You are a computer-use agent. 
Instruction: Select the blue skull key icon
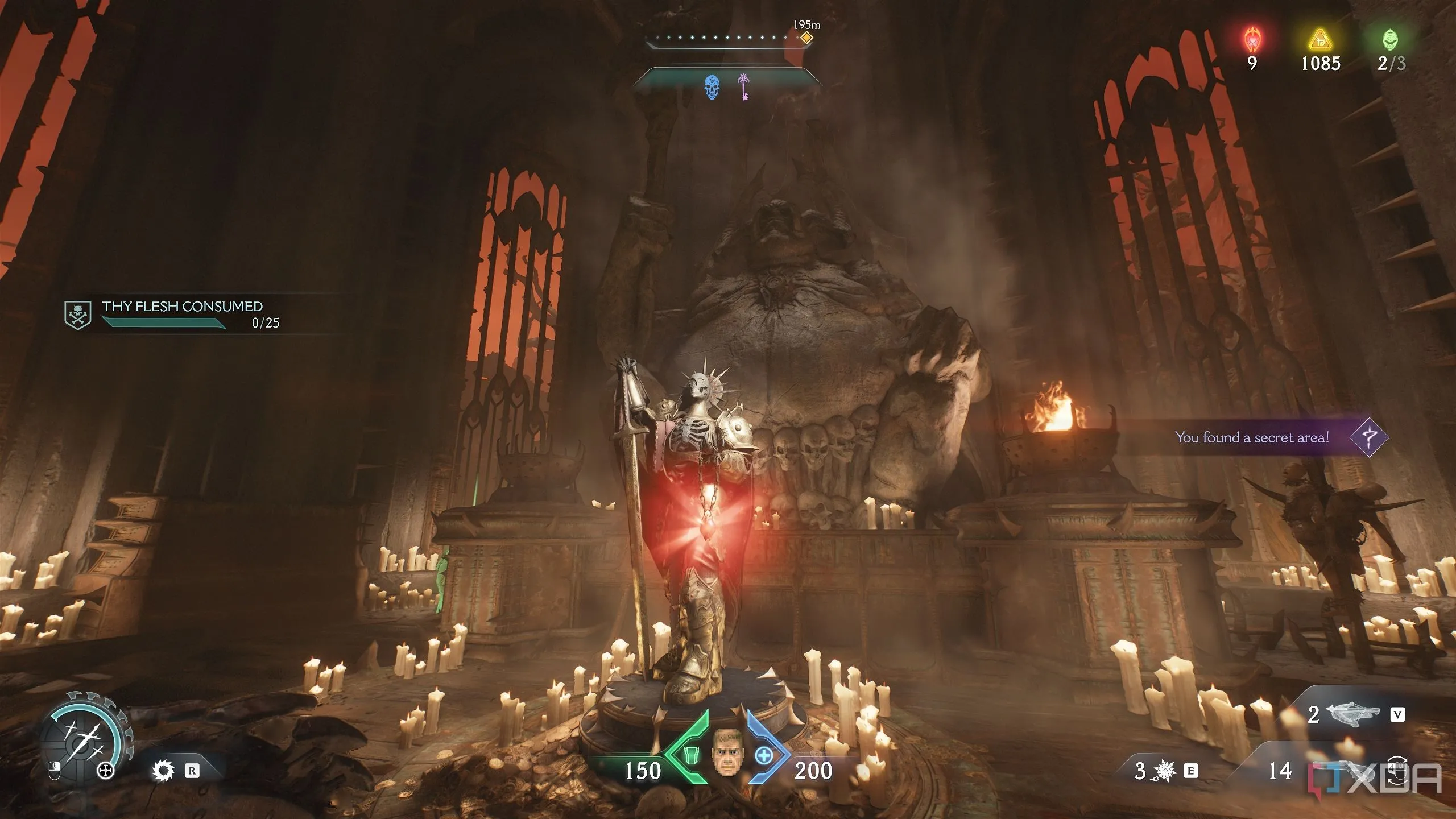(712, 88)
